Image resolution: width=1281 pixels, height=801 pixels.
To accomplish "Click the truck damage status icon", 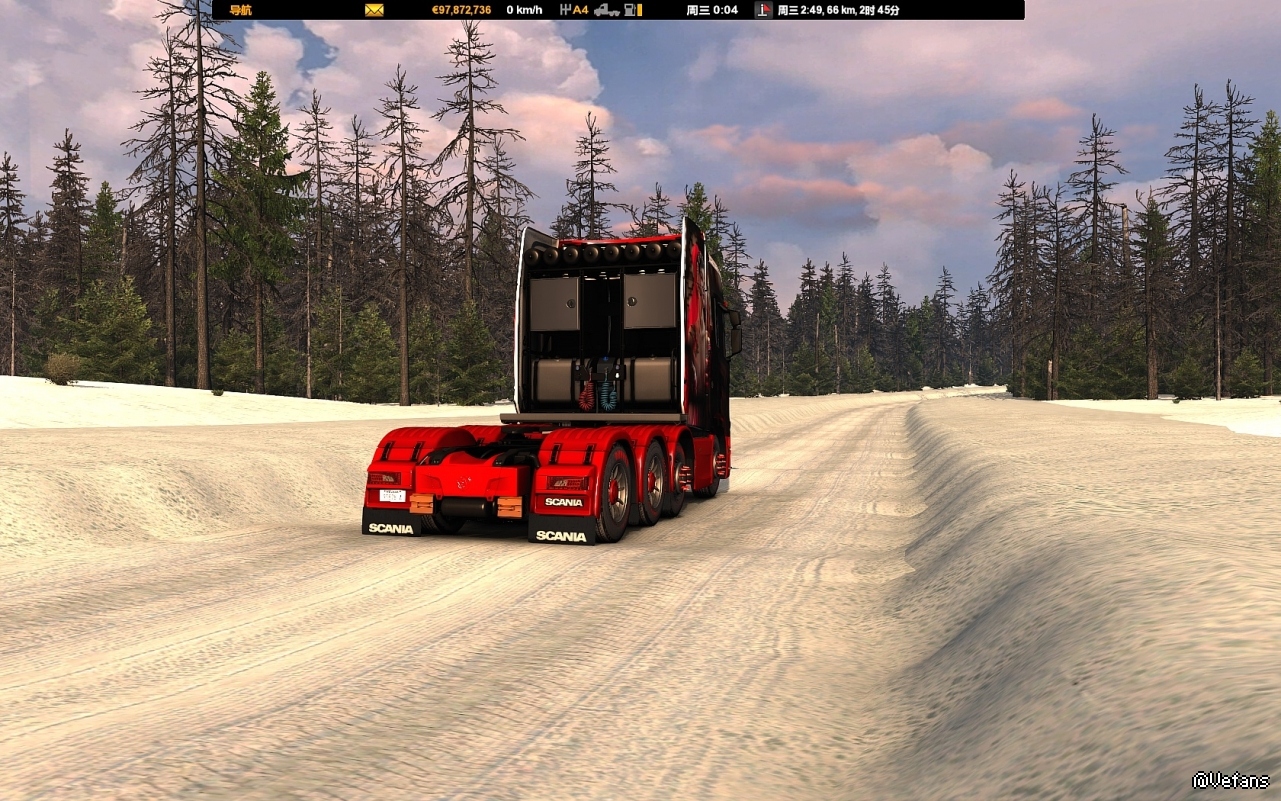I will 606,10.
